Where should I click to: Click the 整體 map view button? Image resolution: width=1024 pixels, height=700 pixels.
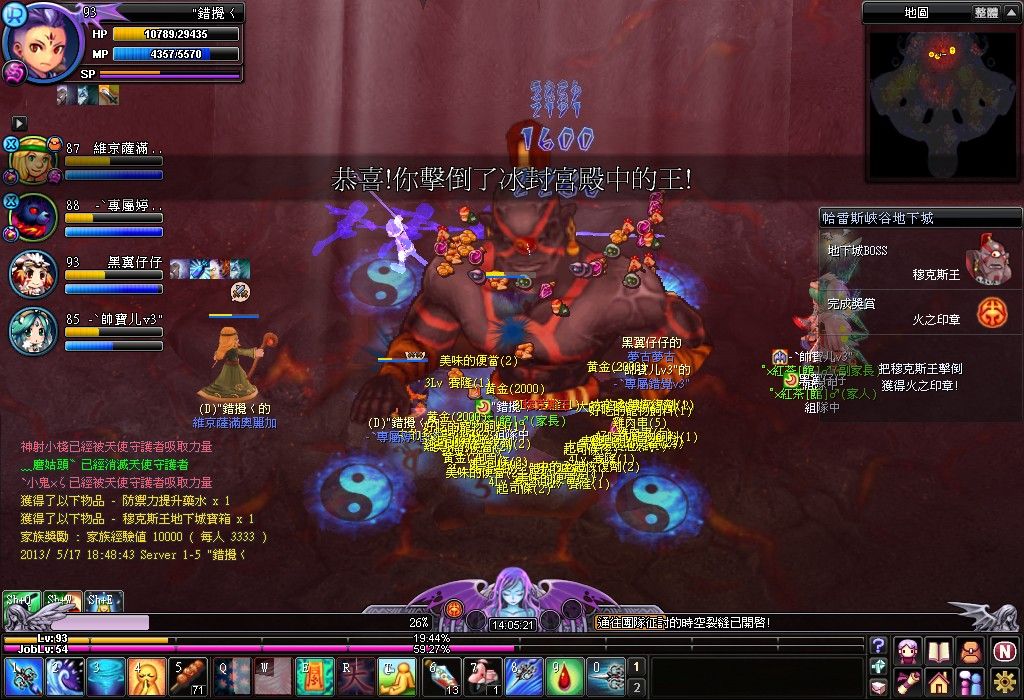click(985, 12)
